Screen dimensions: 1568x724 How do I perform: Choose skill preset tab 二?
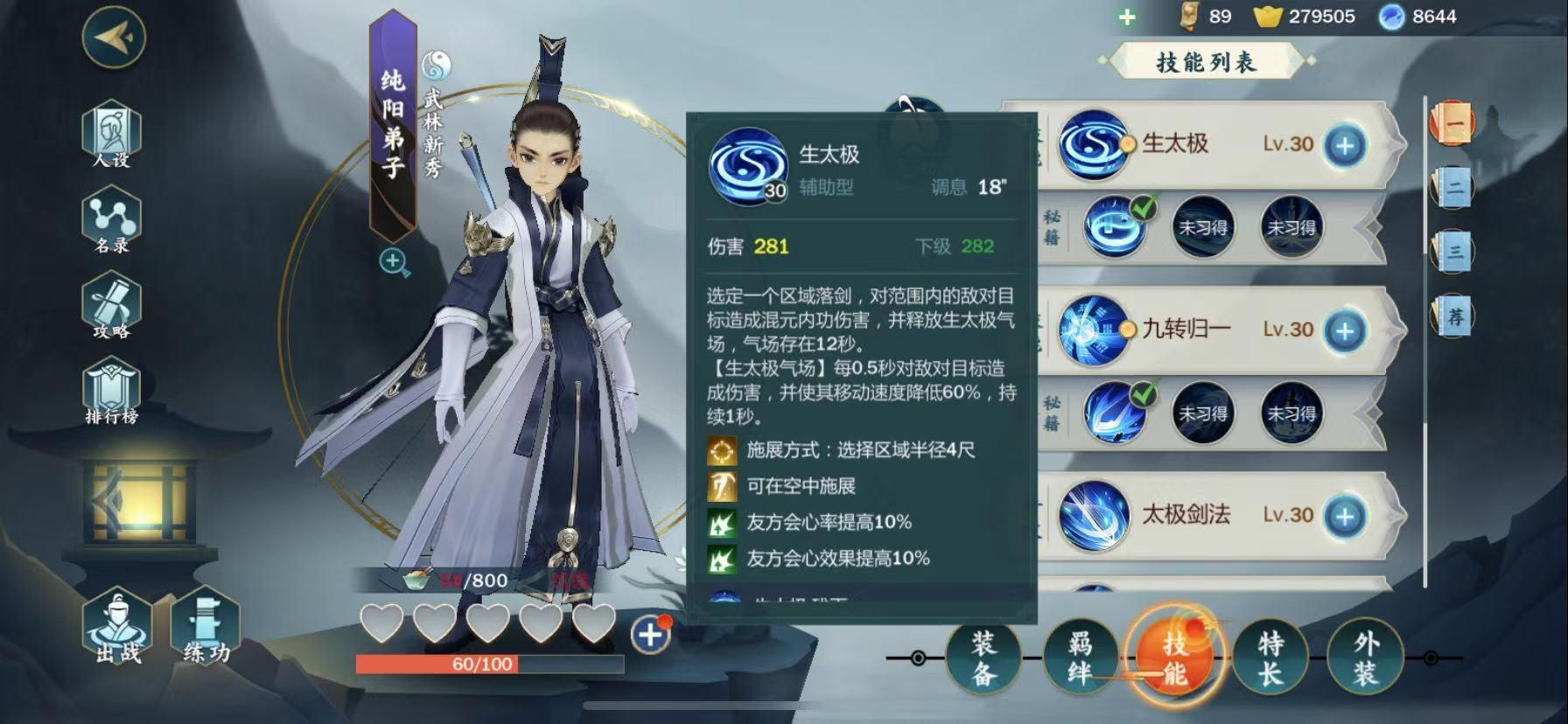click(1453, 187)
